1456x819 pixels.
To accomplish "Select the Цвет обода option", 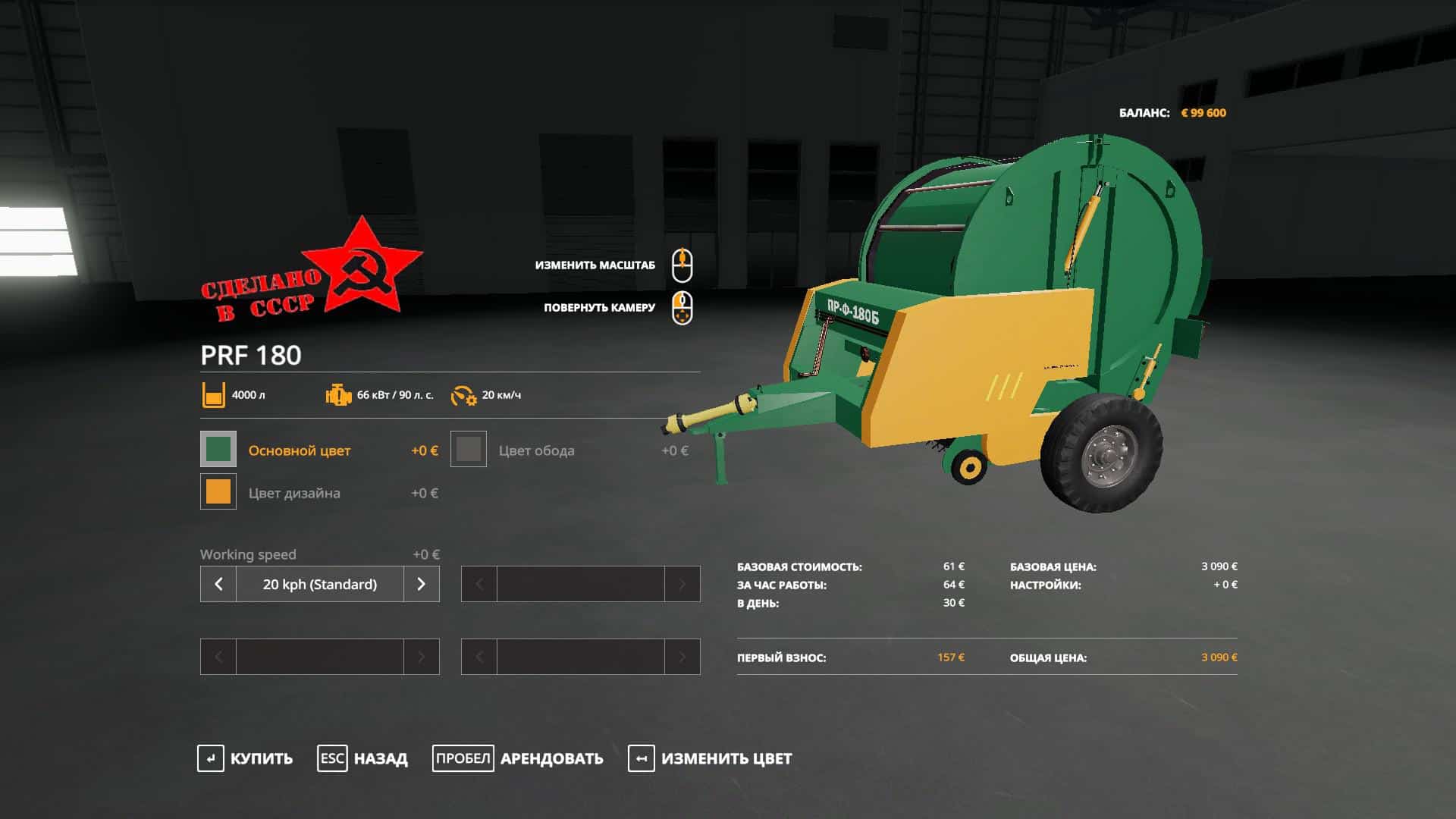I will [x=536, y=450].
